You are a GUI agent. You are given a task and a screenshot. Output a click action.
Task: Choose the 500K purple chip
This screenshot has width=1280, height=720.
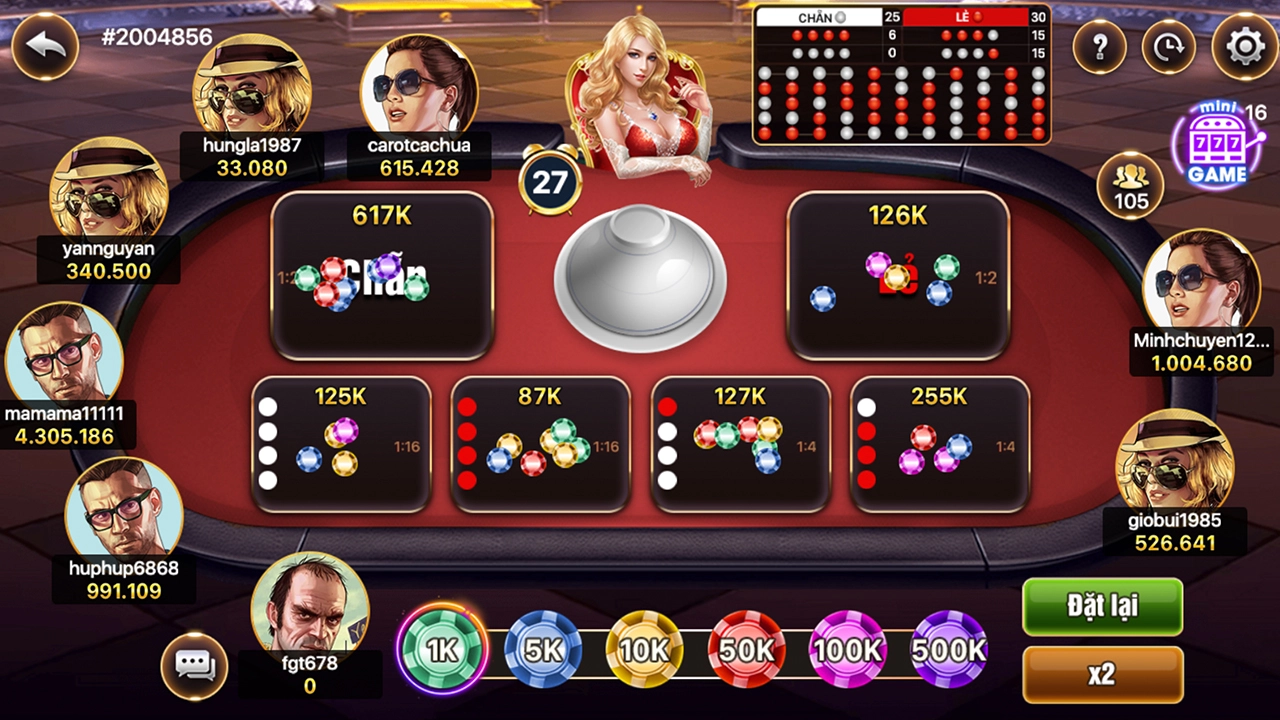949,650
